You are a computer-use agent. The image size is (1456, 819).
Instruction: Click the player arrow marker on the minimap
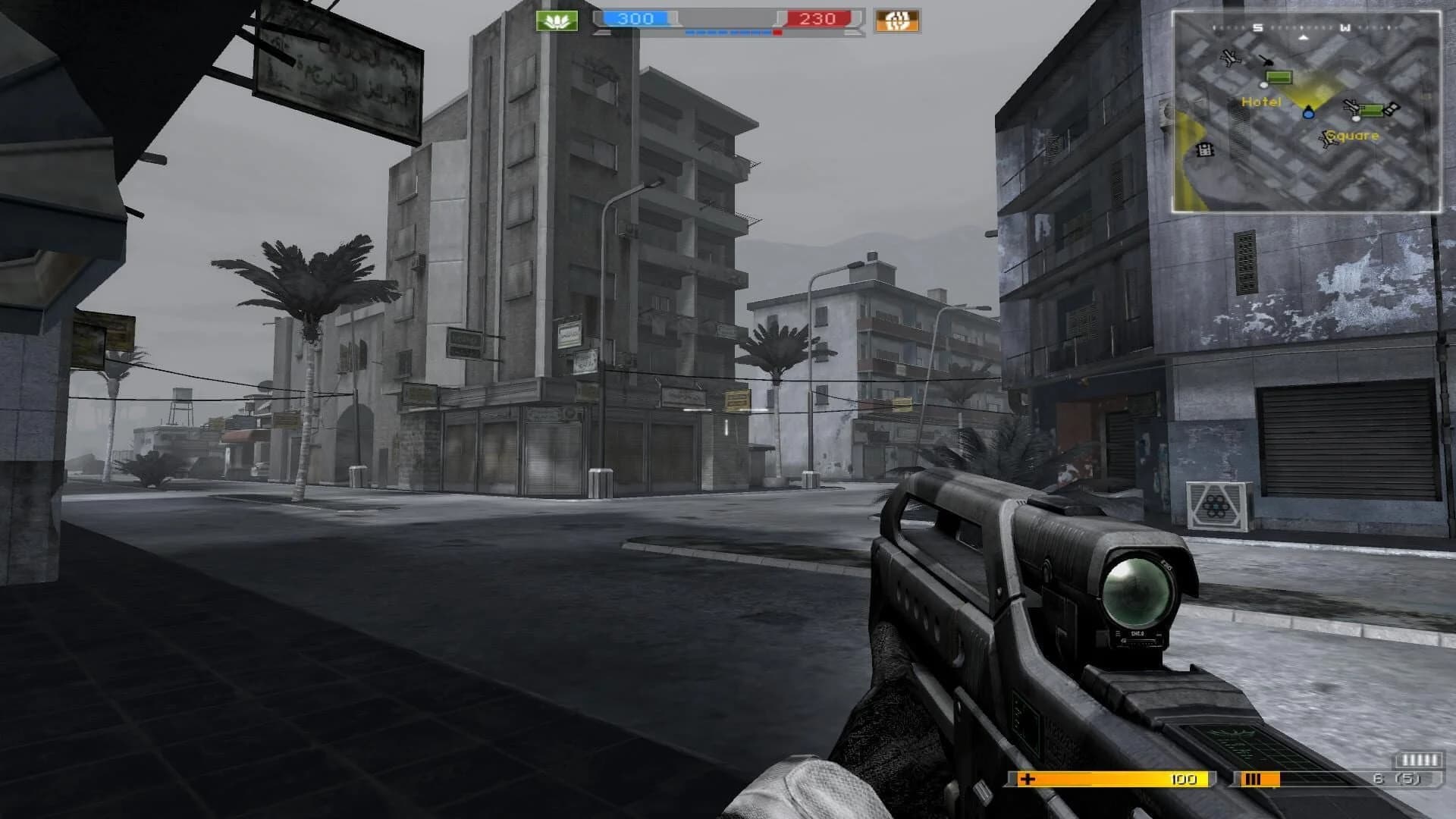point(1302,38)
